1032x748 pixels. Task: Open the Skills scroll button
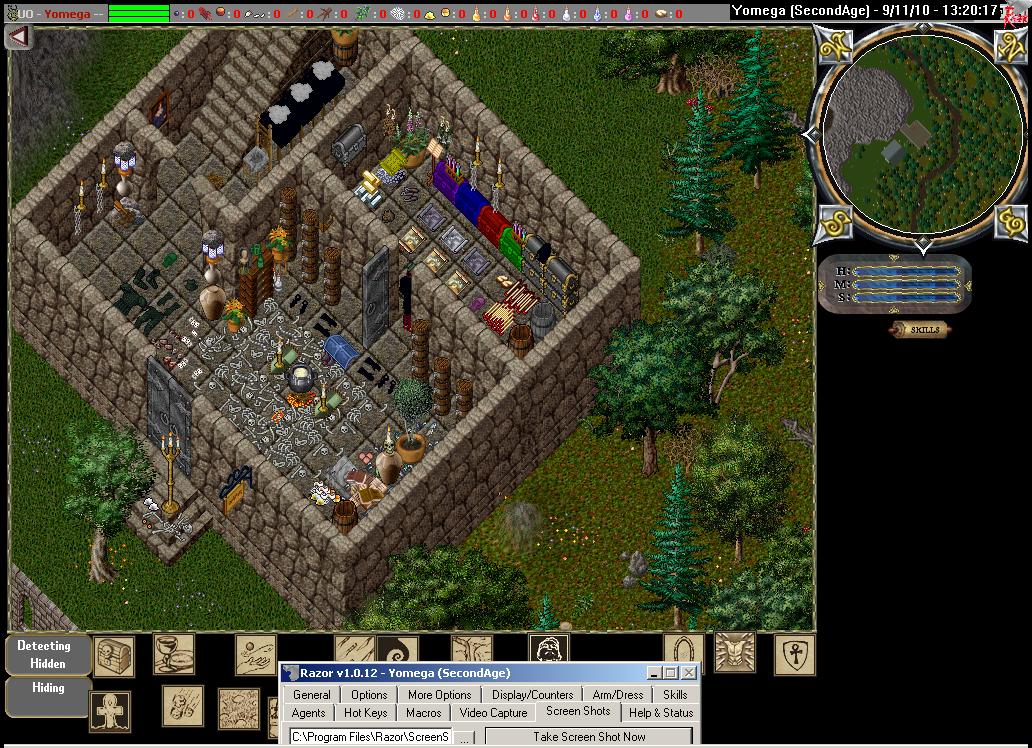[919, 330]
